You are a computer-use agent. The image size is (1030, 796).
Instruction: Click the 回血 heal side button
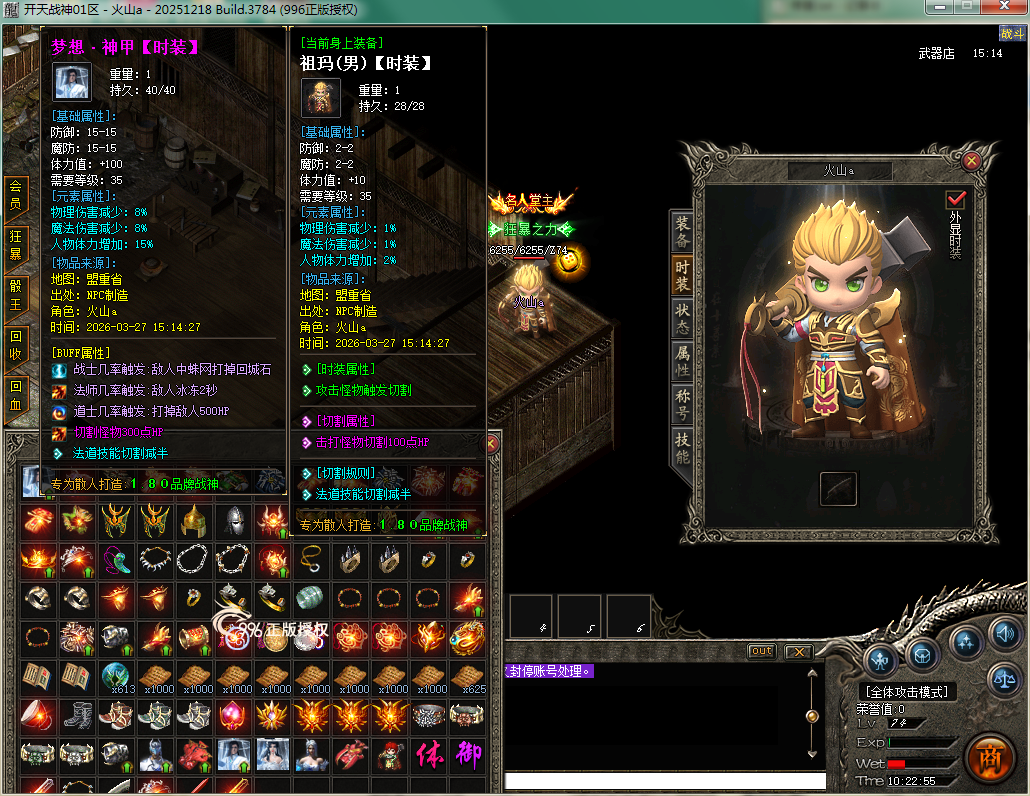point(15,393)
